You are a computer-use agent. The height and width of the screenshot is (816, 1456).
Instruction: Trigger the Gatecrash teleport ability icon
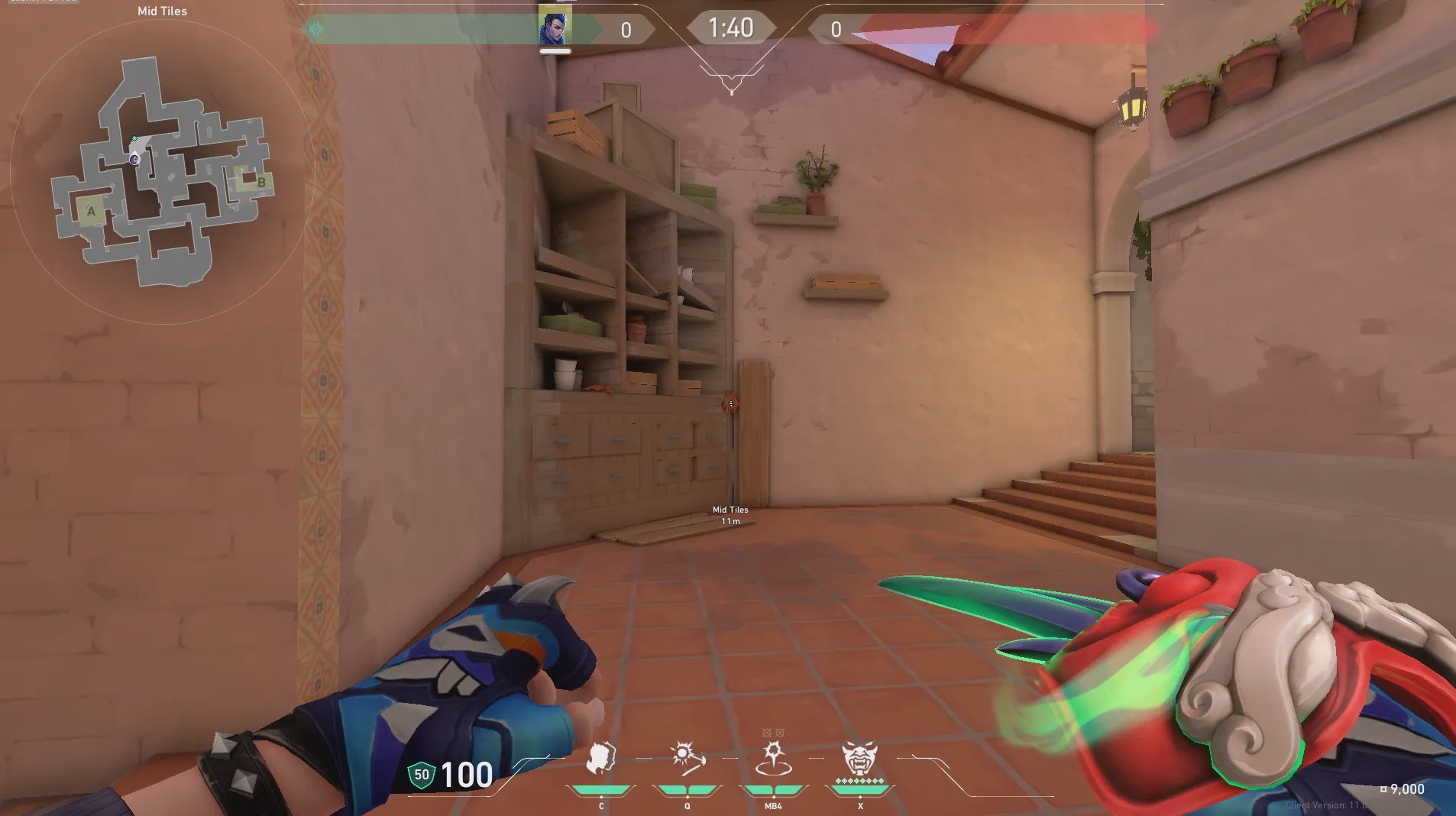point(773,759)
